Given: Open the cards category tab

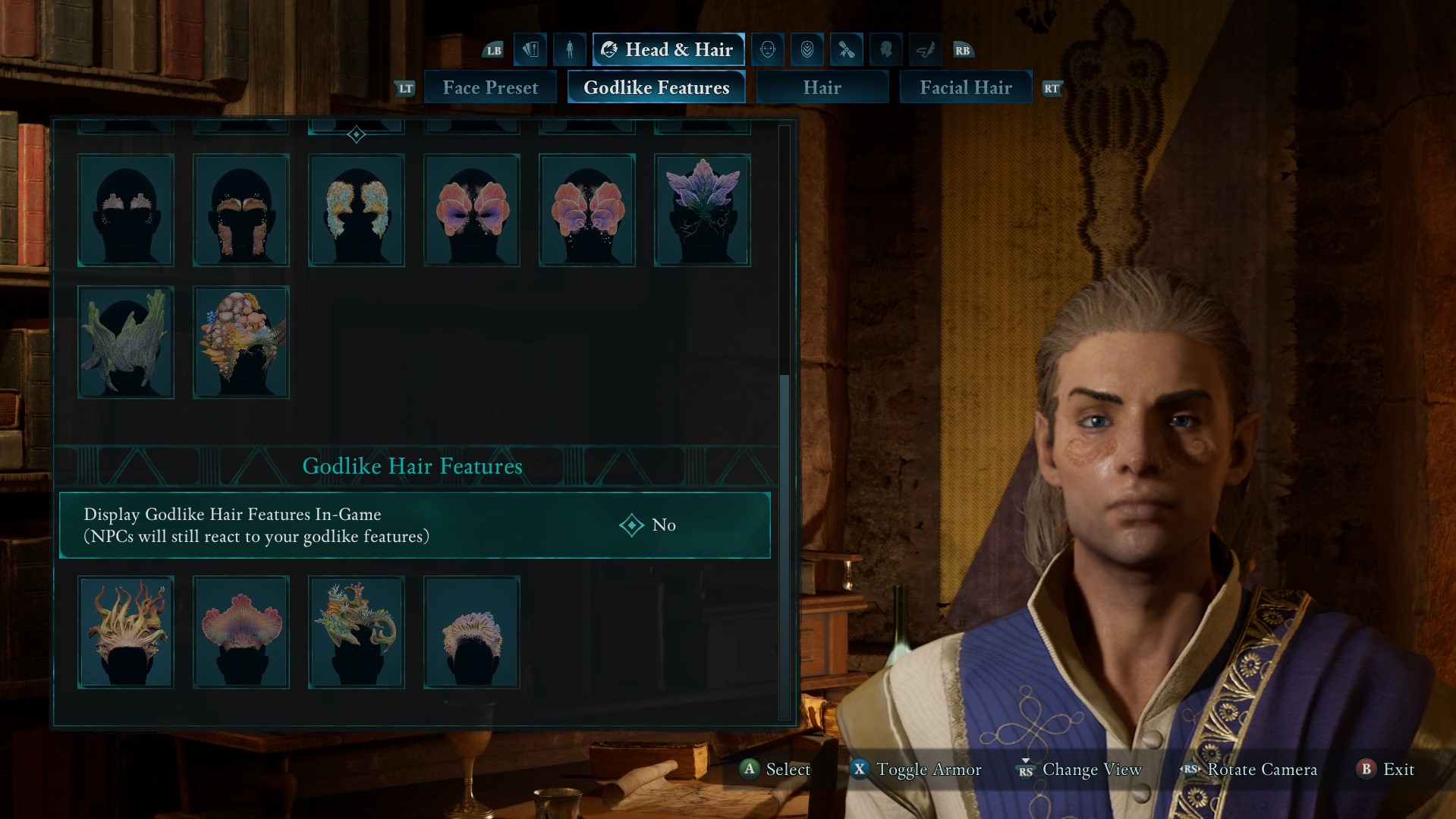Looking at the screenshot, I should (x=530, y=50).
